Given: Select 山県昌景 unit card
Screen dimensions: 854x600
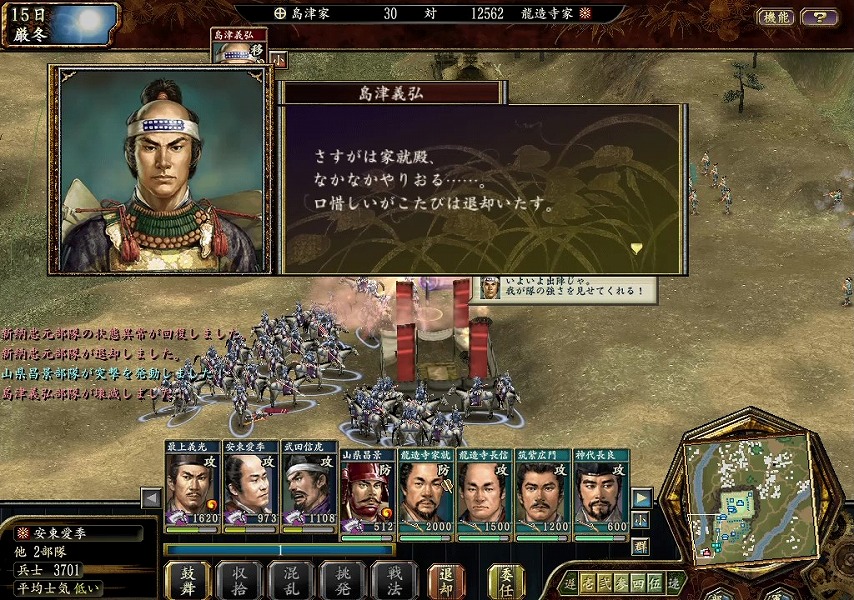Looking at the screenshot, I should [367, 492].
